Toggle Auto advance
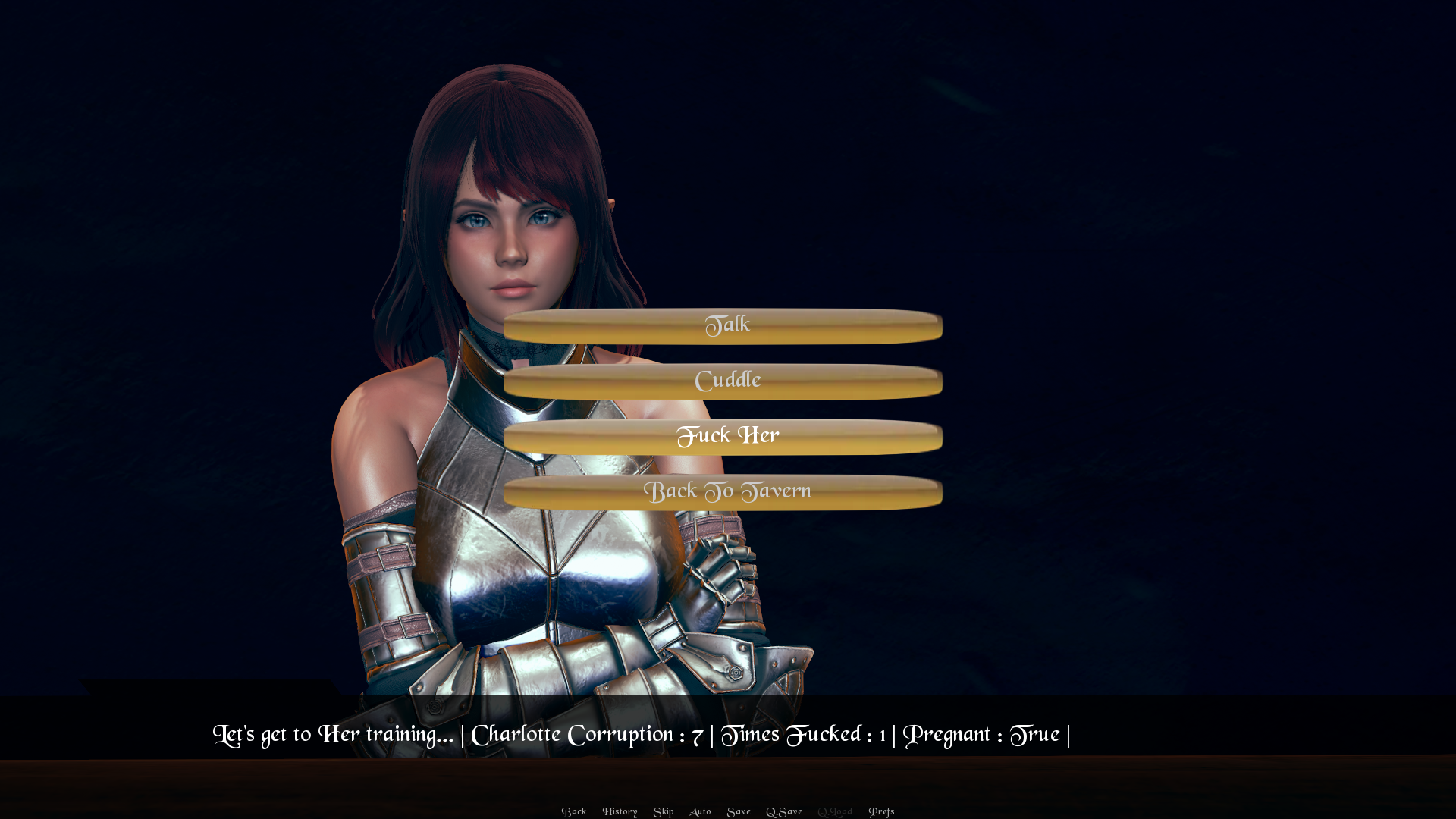1456x819 pixels. [700, 811]
